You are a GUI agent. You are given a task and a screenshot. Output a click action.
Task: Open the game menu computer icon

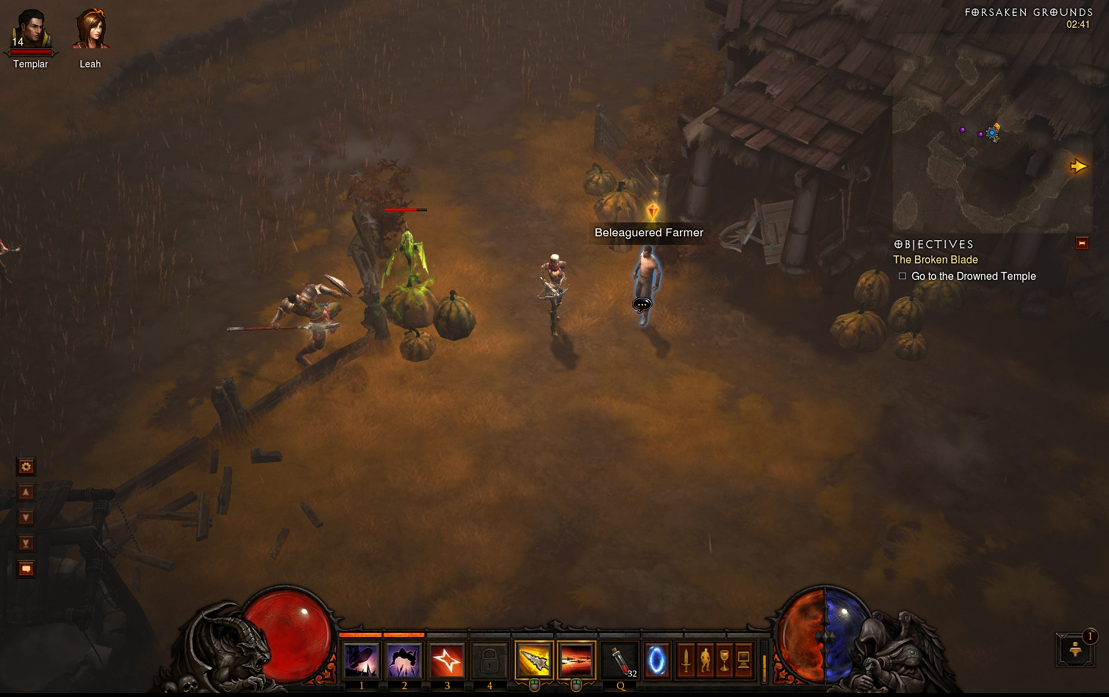tap(743, 660)
